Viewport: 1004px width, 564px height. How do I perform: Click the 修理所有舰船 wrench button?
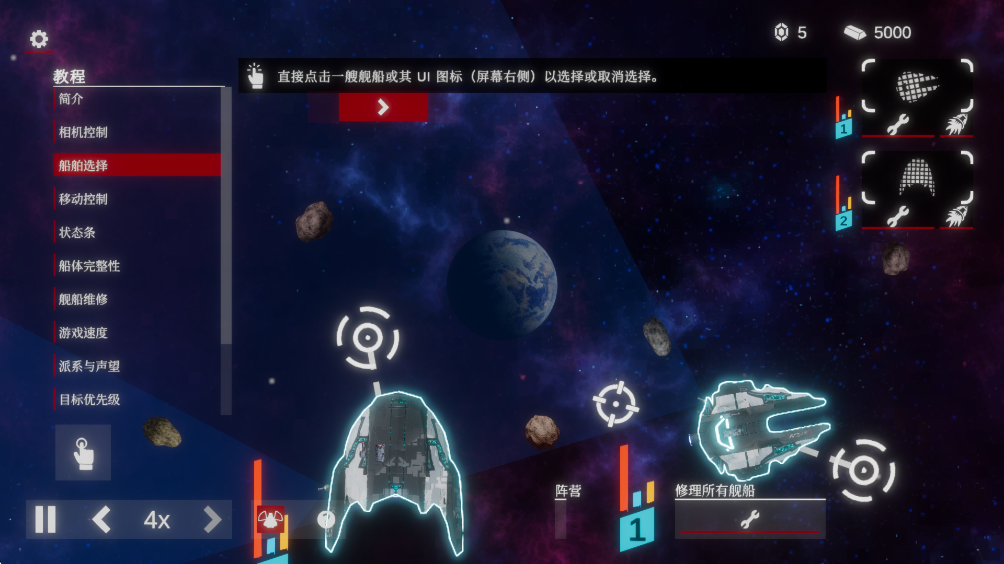point(750,519)
